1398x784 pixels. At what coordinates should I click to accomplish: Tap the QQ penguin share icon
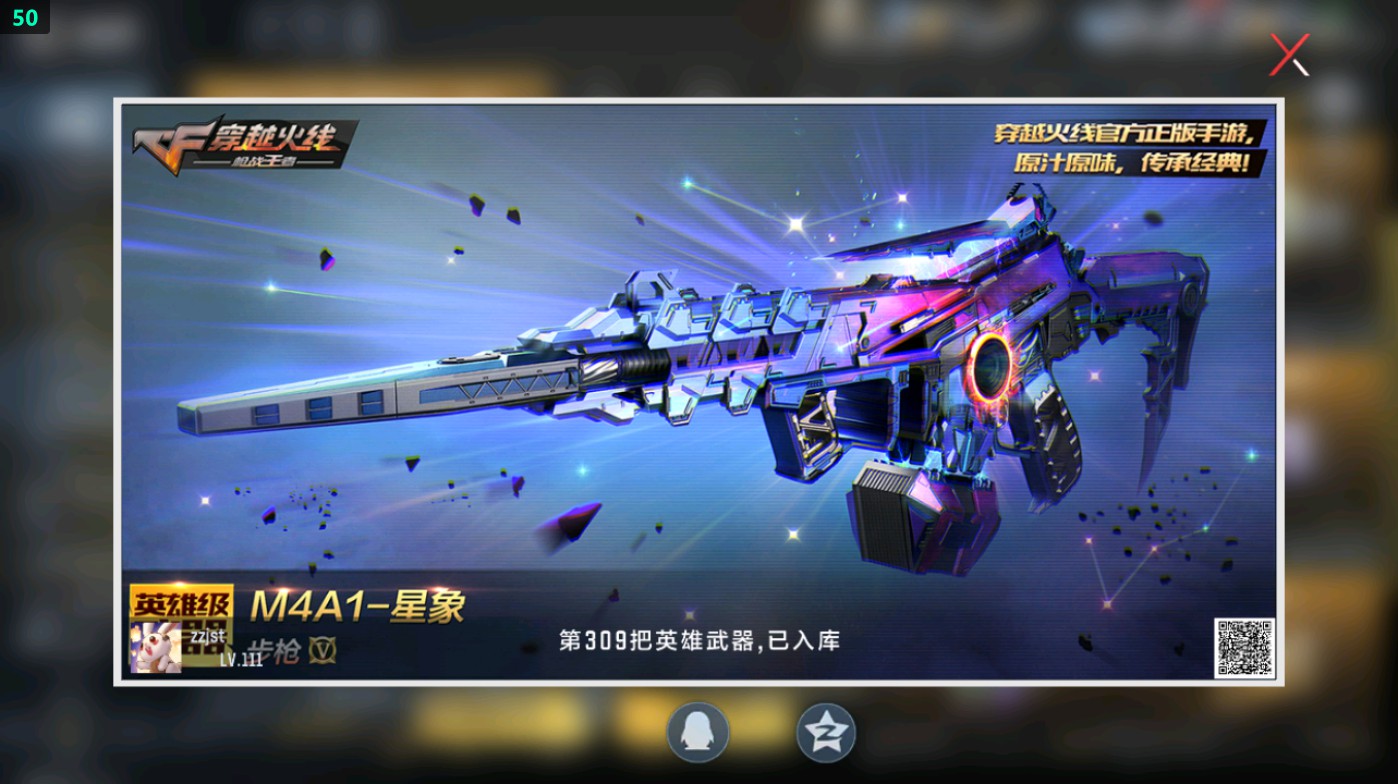click(x=697, y=732)
